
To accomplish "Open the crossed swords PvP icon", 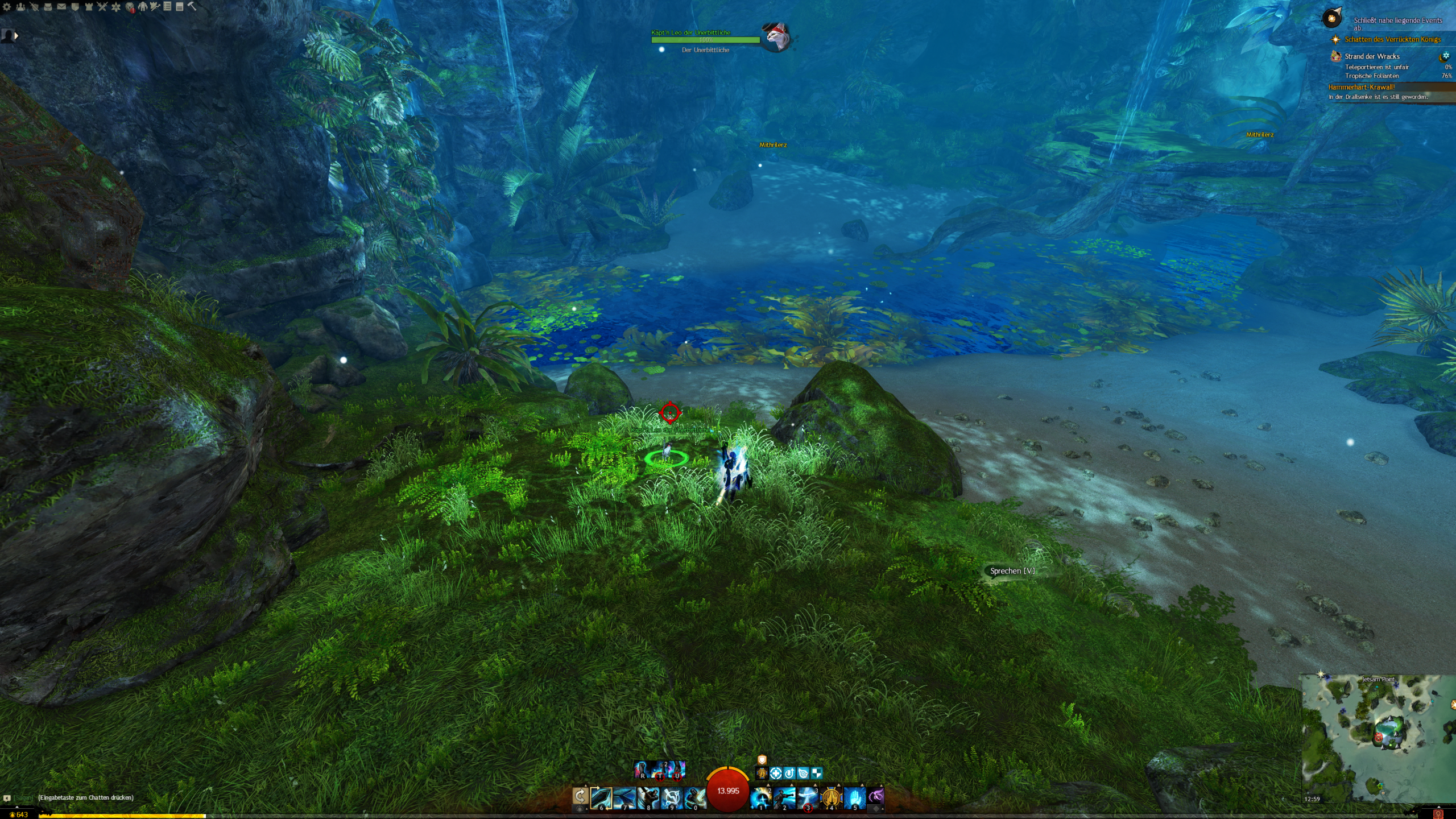I will [x=102, y=7].
